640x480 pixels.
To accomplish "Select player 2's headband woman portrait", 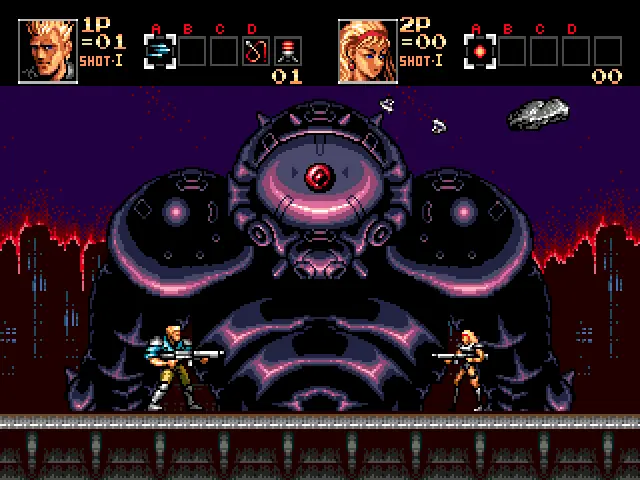I will 367,49.
